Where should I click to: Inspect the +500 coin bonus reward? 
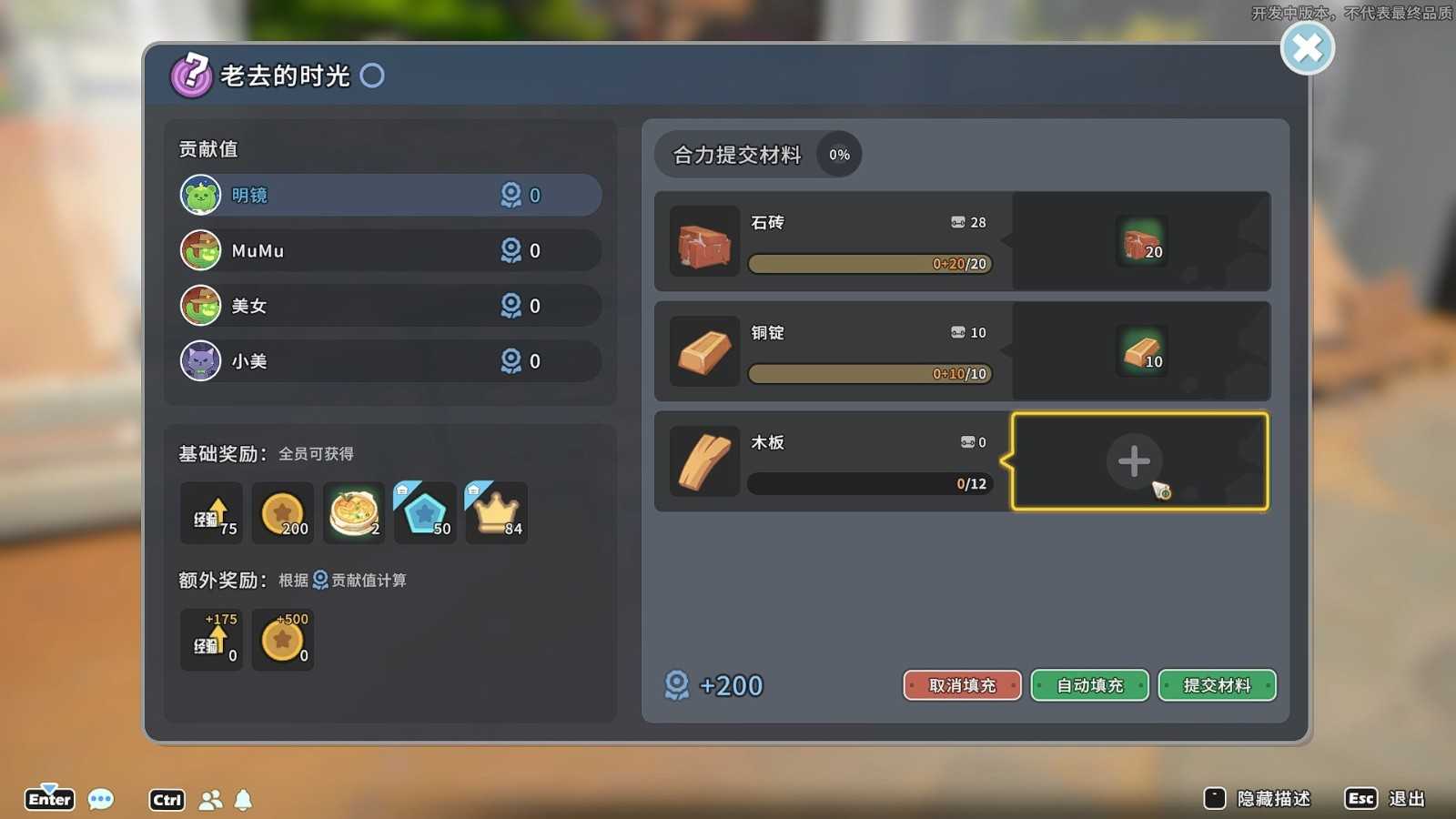click(282, 640)
